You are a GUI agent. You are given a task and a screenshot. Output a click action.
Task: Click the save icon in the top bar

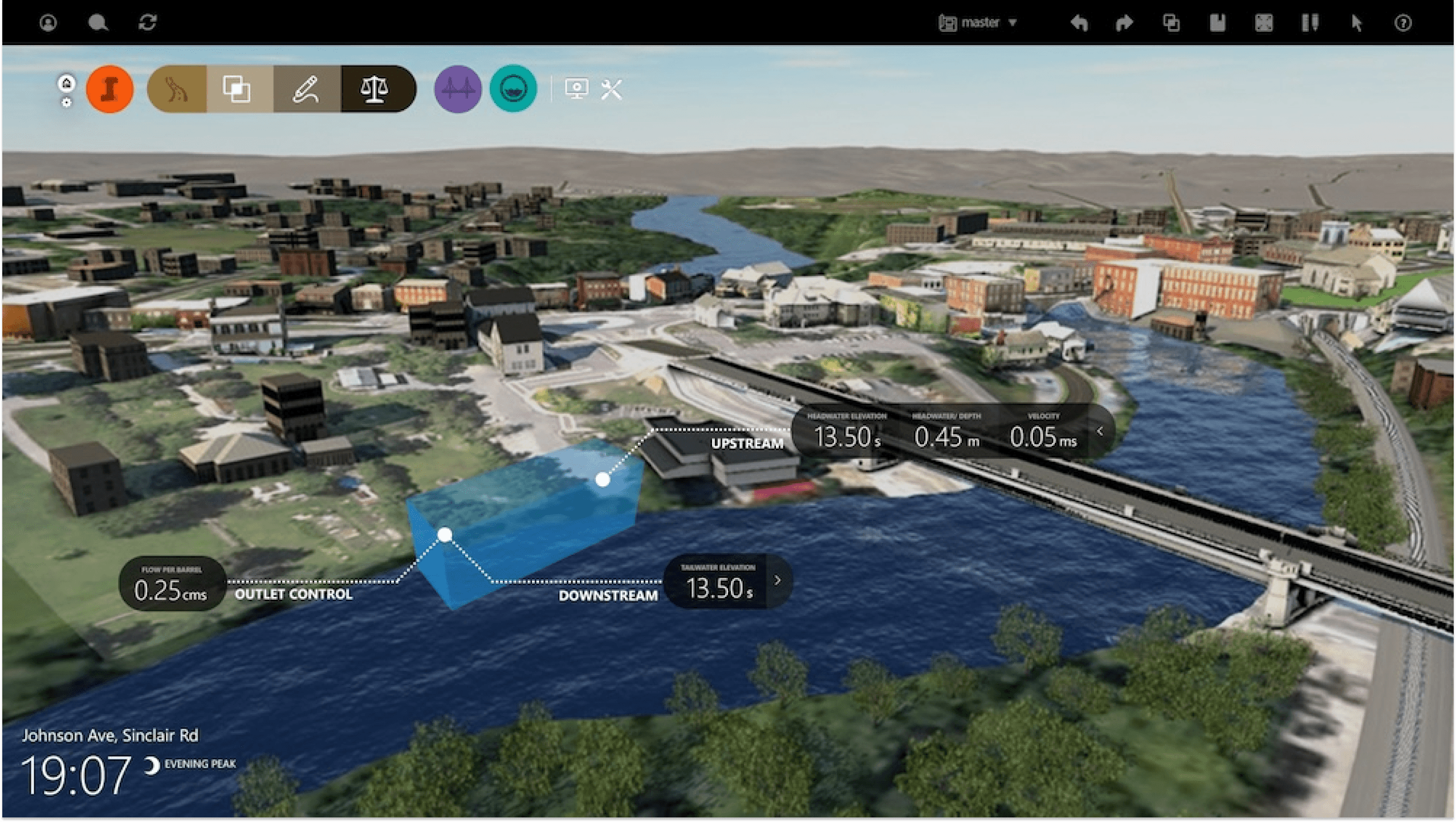1218,22
